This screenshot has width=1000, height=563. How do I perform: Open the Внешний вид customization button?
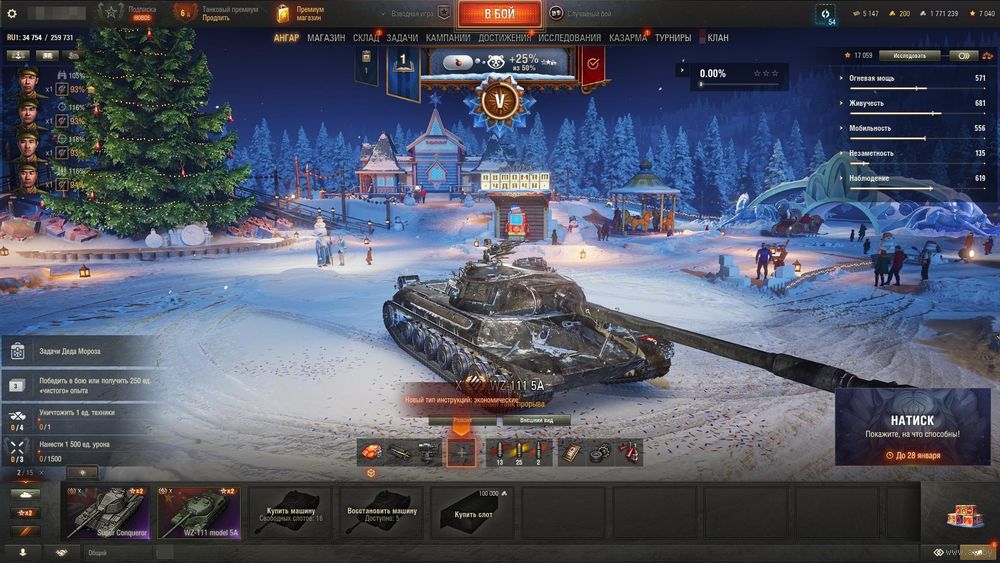[536, 421]
